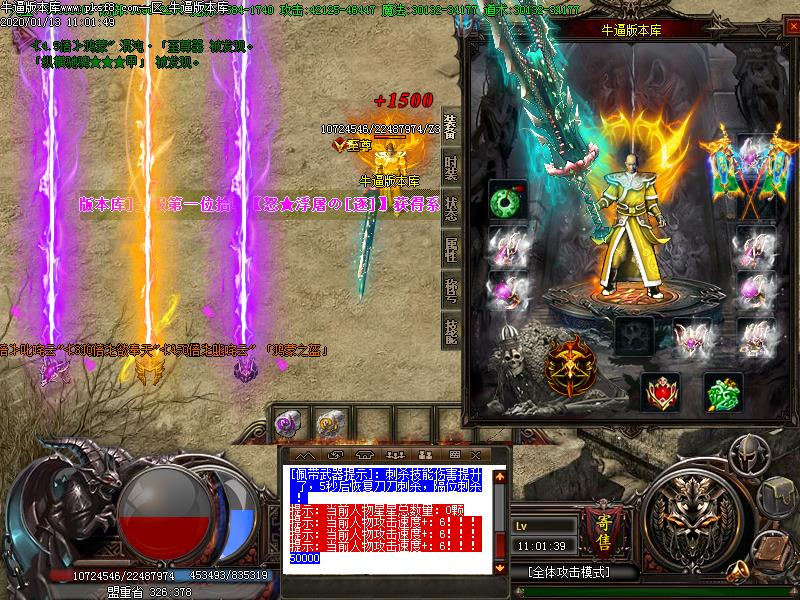
Task: Click the chat log scroll-down arrow
Action: pos(501,569)
